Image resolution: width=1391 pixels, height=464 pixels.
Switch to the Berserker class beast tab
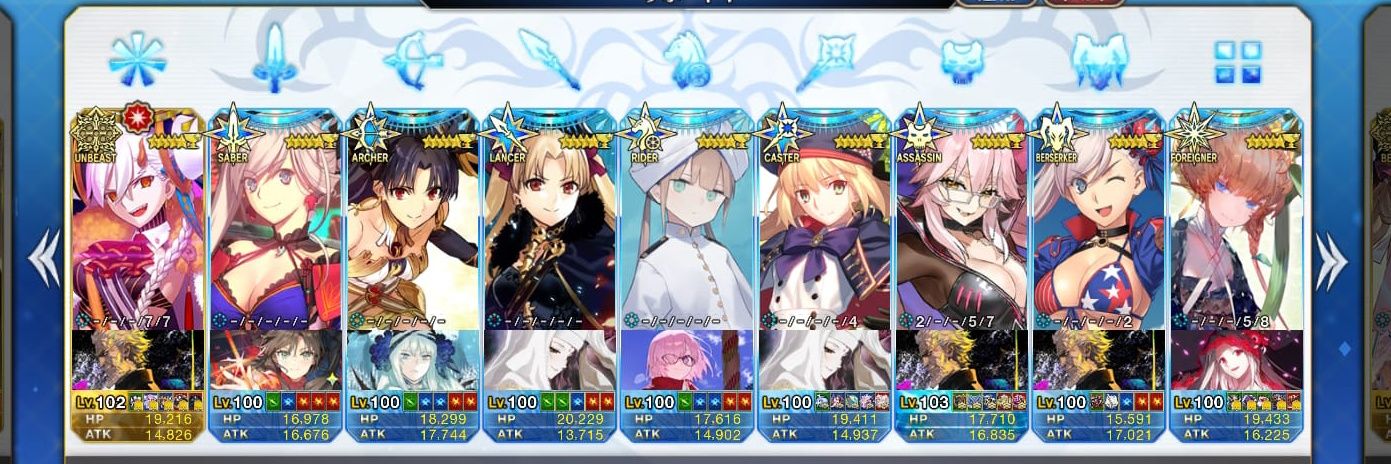[1098, 58]
